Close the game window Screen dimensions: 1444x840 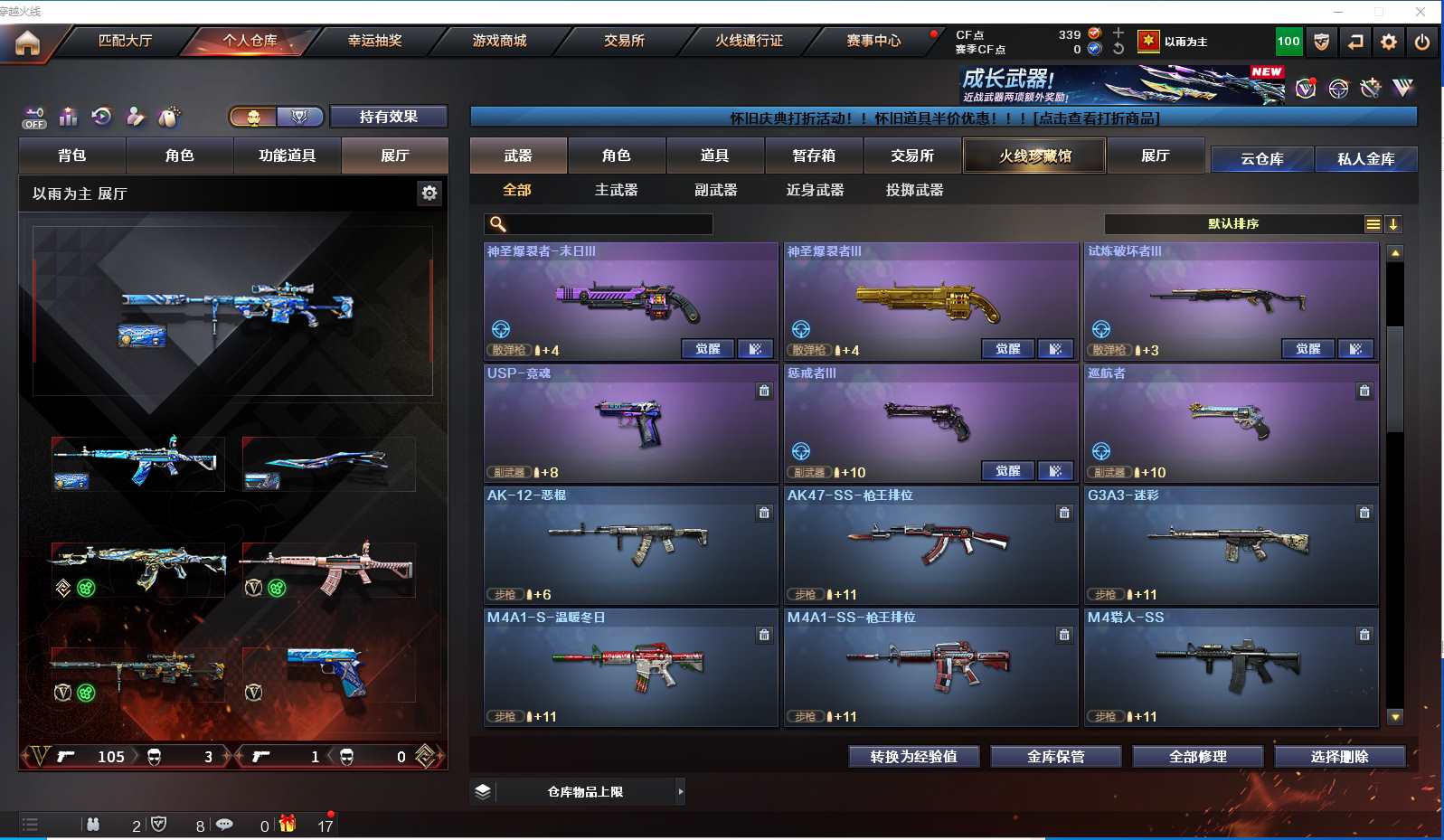(x=1420, y=12)
